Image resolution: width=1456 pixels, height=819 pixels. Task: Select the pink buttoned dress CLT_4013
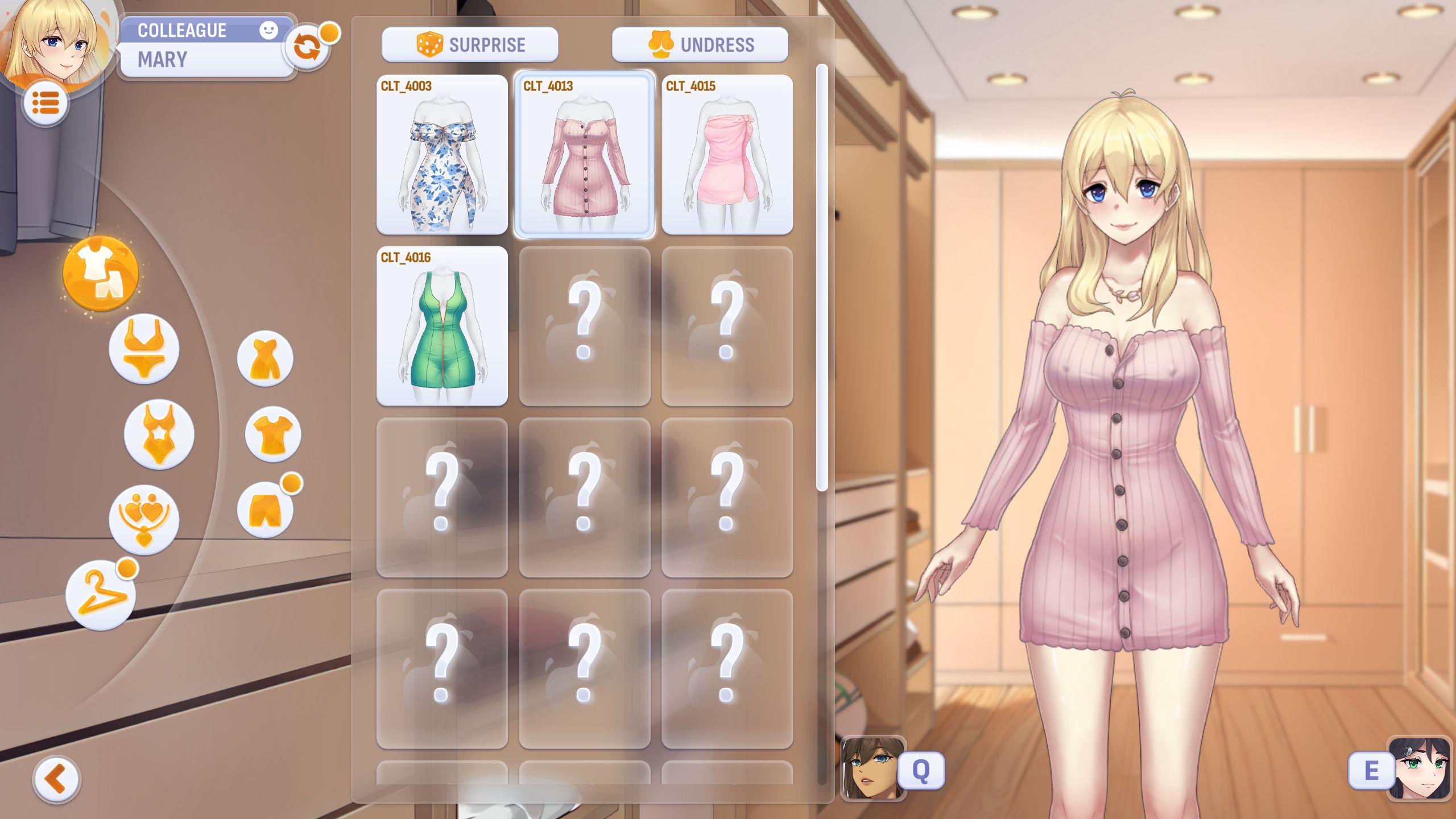click(584, 155)
